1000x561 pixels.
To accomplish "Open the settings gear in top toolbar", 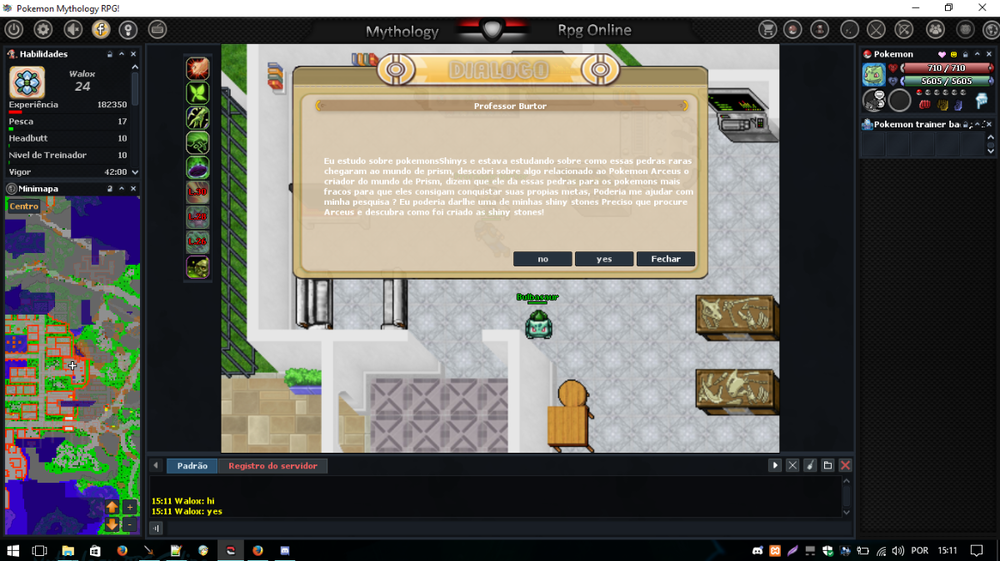I will tap(43, 30).
